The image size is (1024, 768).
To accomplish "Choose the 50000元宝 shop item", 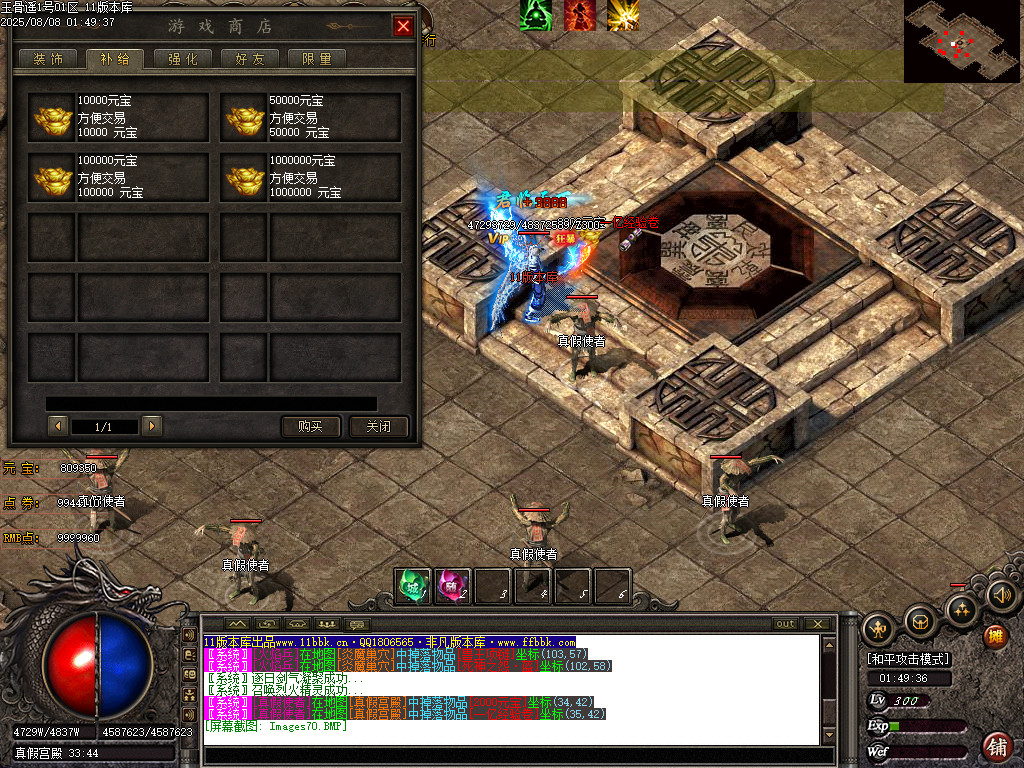I will click(x=310, y=118).
